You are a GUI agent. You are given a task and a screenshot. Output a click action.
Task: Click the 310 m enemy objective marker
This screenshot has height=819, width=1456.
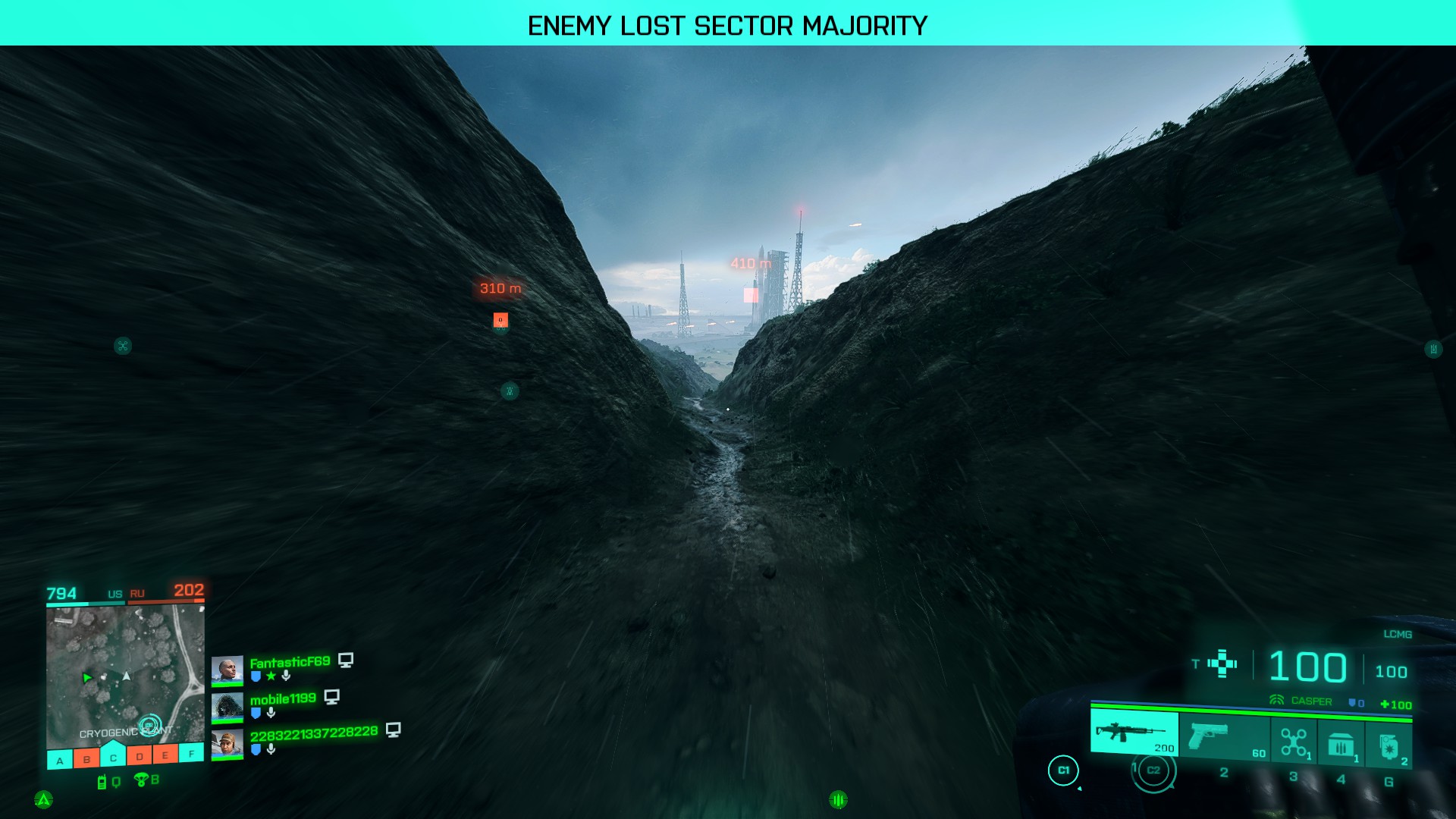pyautogui.click(x=500, y=320)
